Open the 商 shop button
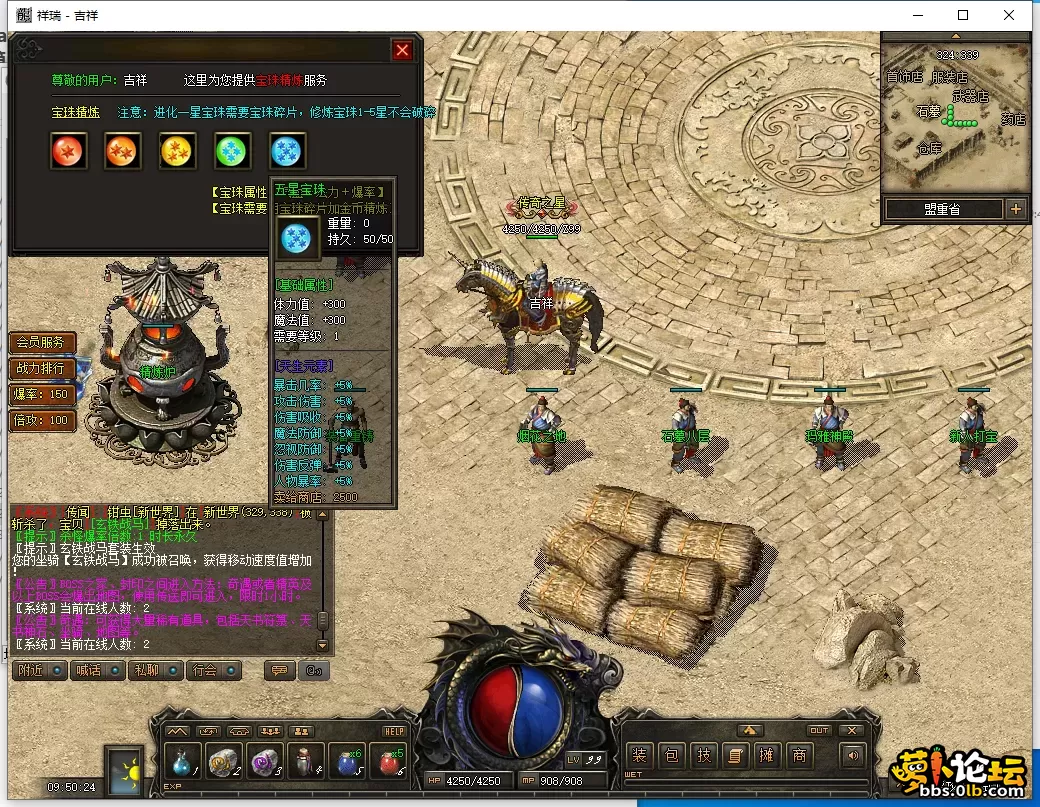1040x807 pixels. pyautogui.click(x=799, y=756)
